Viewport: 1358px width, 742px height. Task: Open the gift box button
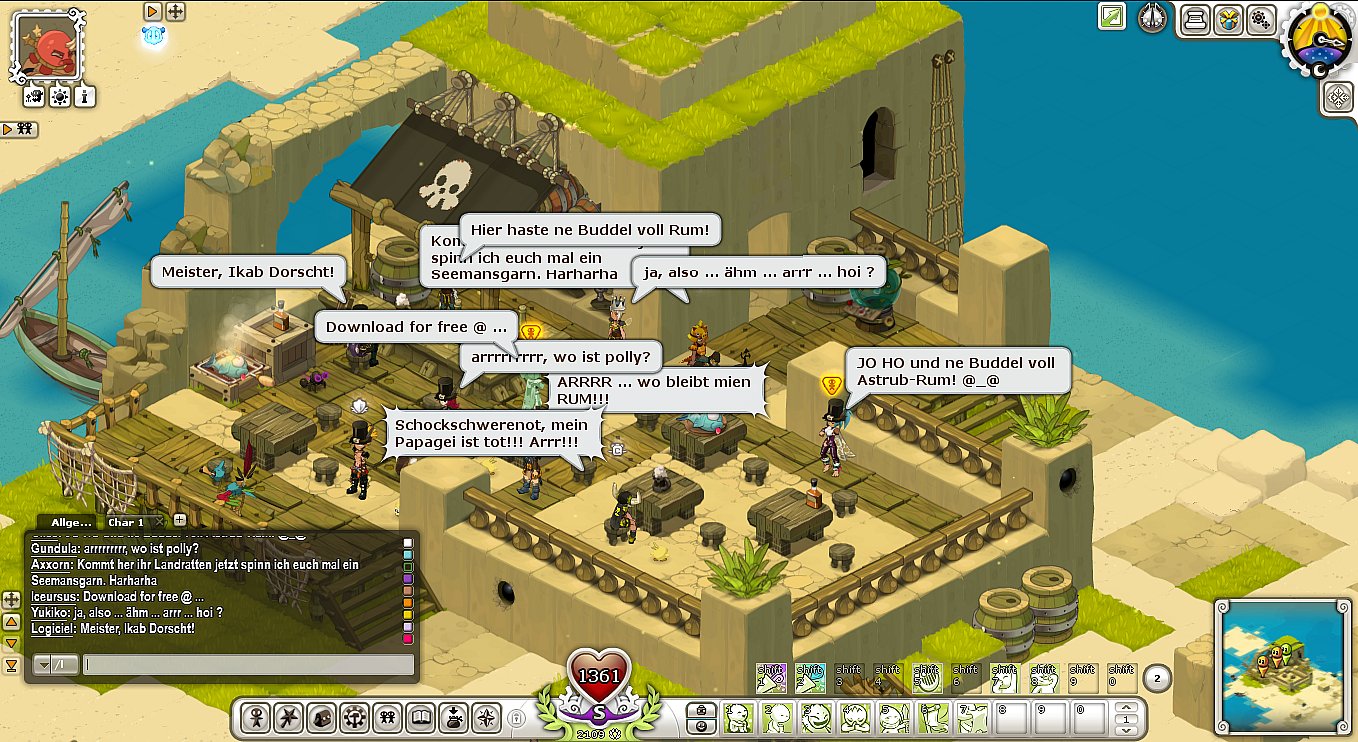1228,19
